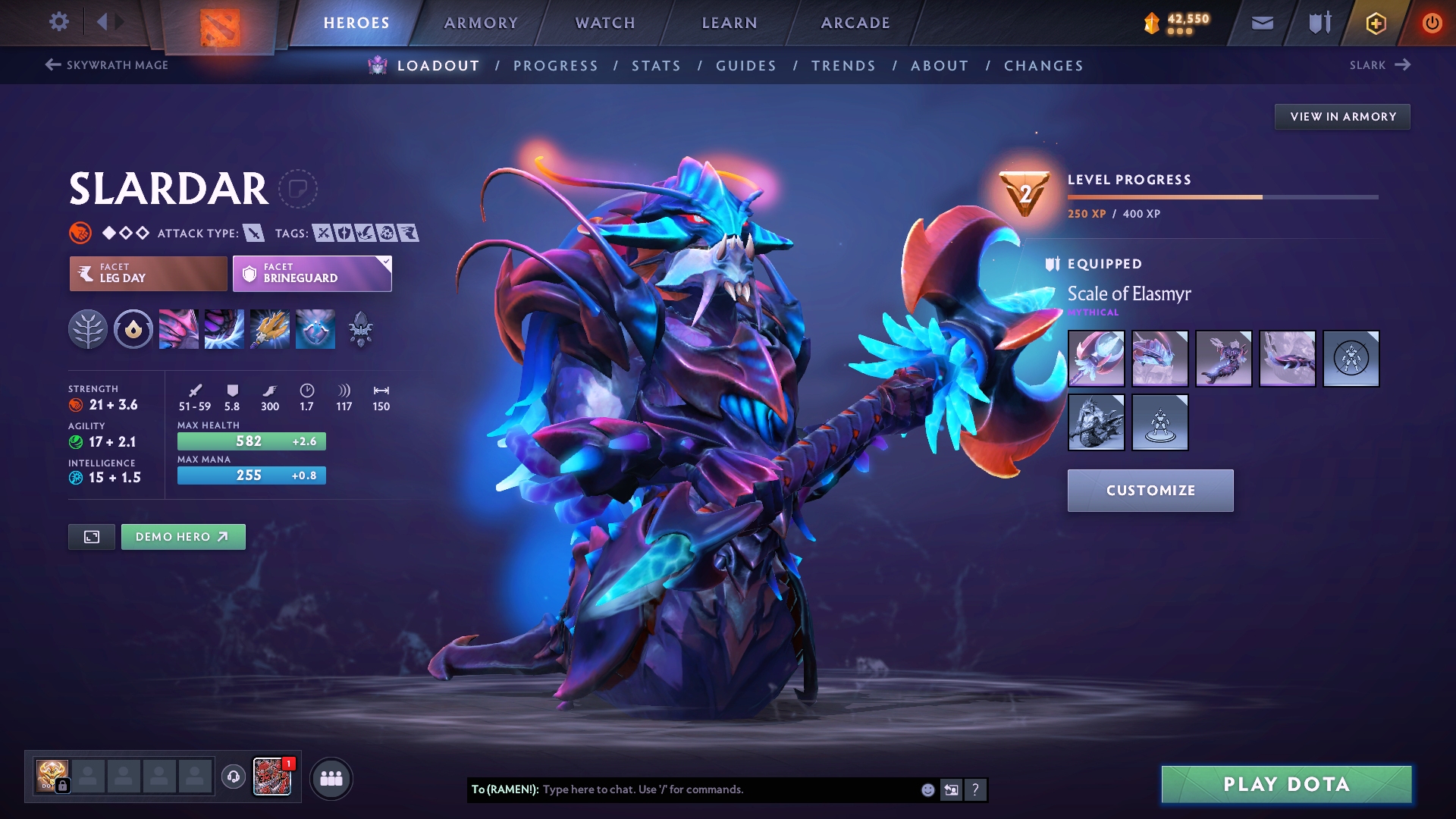Switch to the STATS tab

point(656,66)
